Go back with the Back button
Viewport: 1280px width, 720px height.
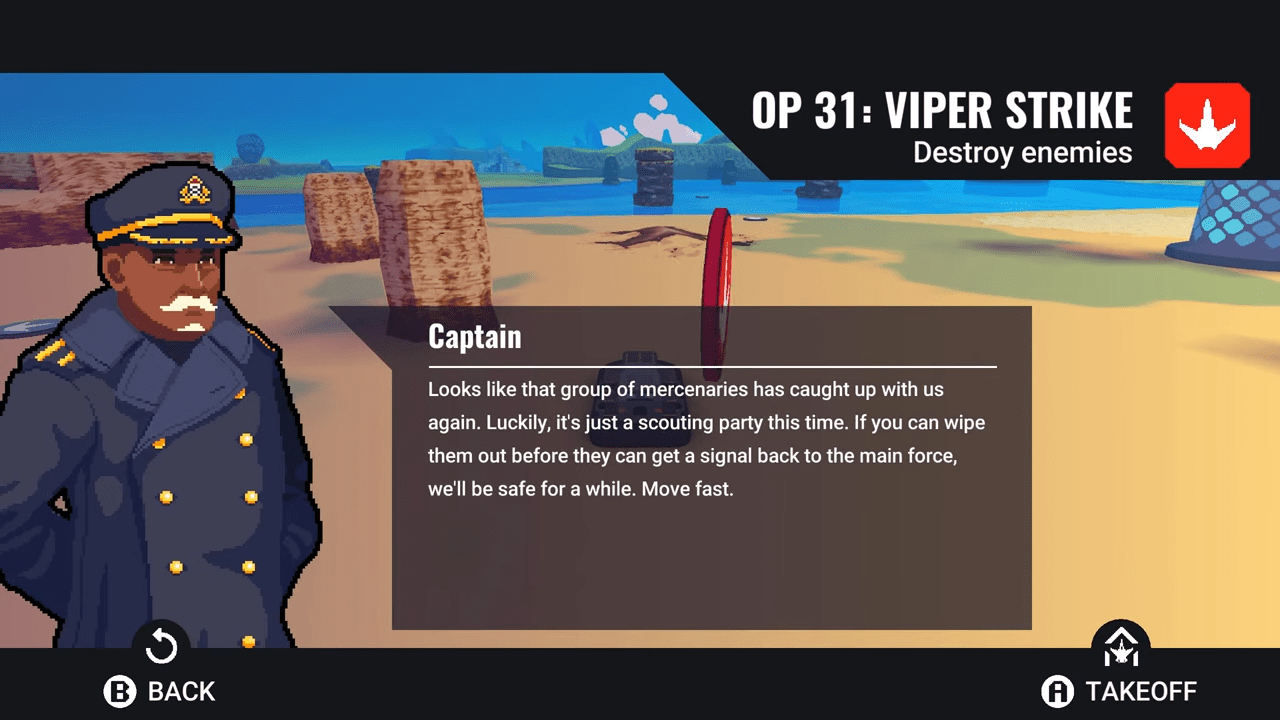click(160, 690)
